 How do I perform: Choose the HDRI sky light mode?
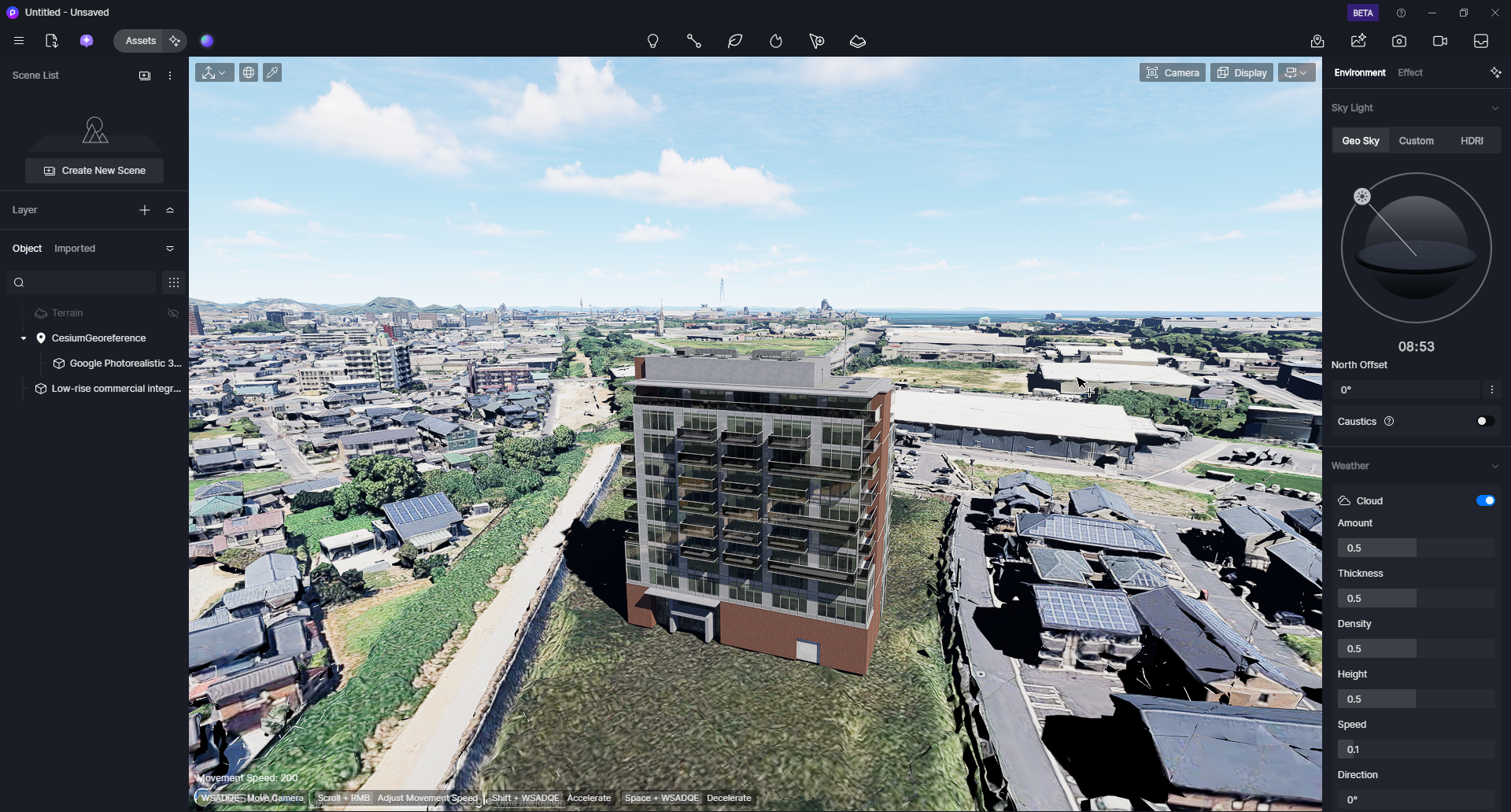coord(1471,141)
